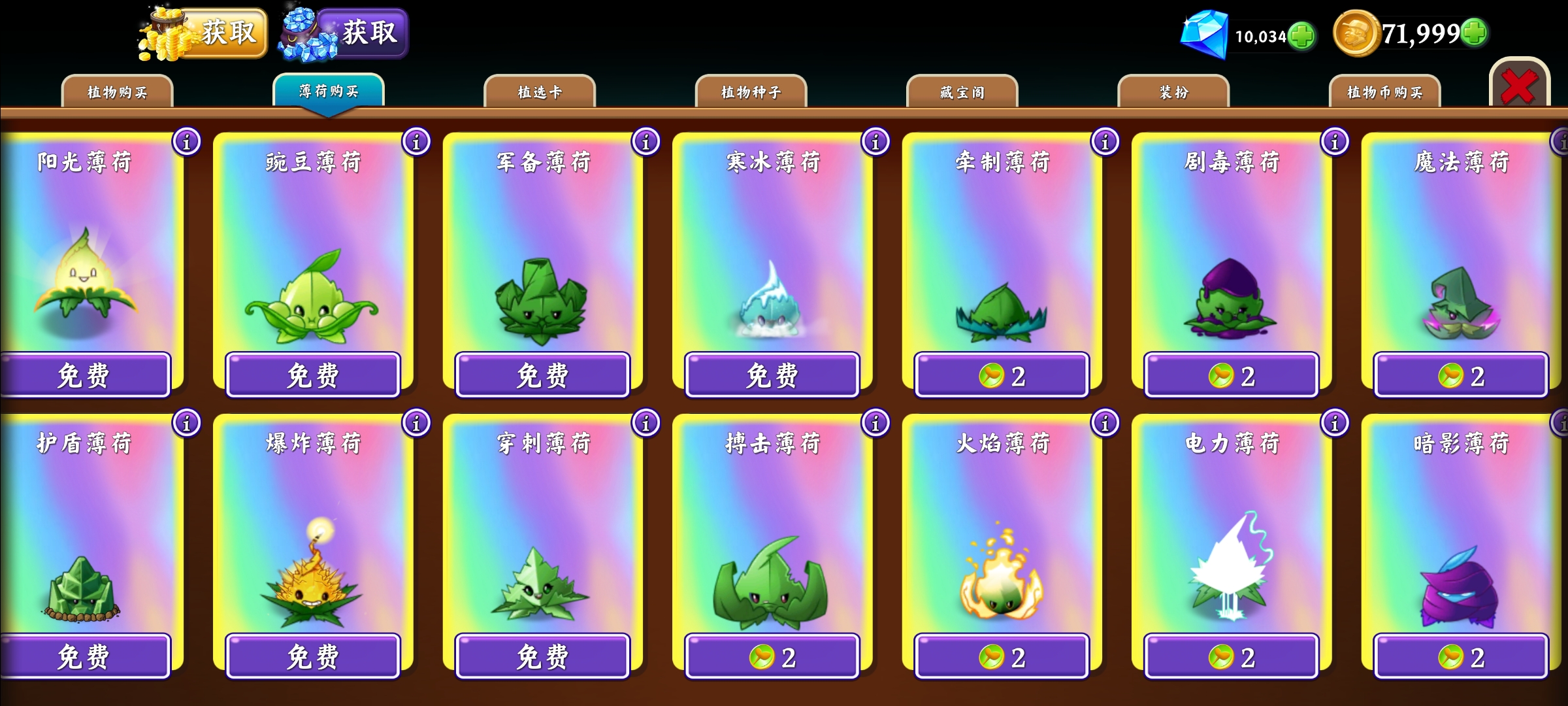Add more gold coins with the green plus
Viewport: 1568px width, 706px height.
(x=1475, y=33)
